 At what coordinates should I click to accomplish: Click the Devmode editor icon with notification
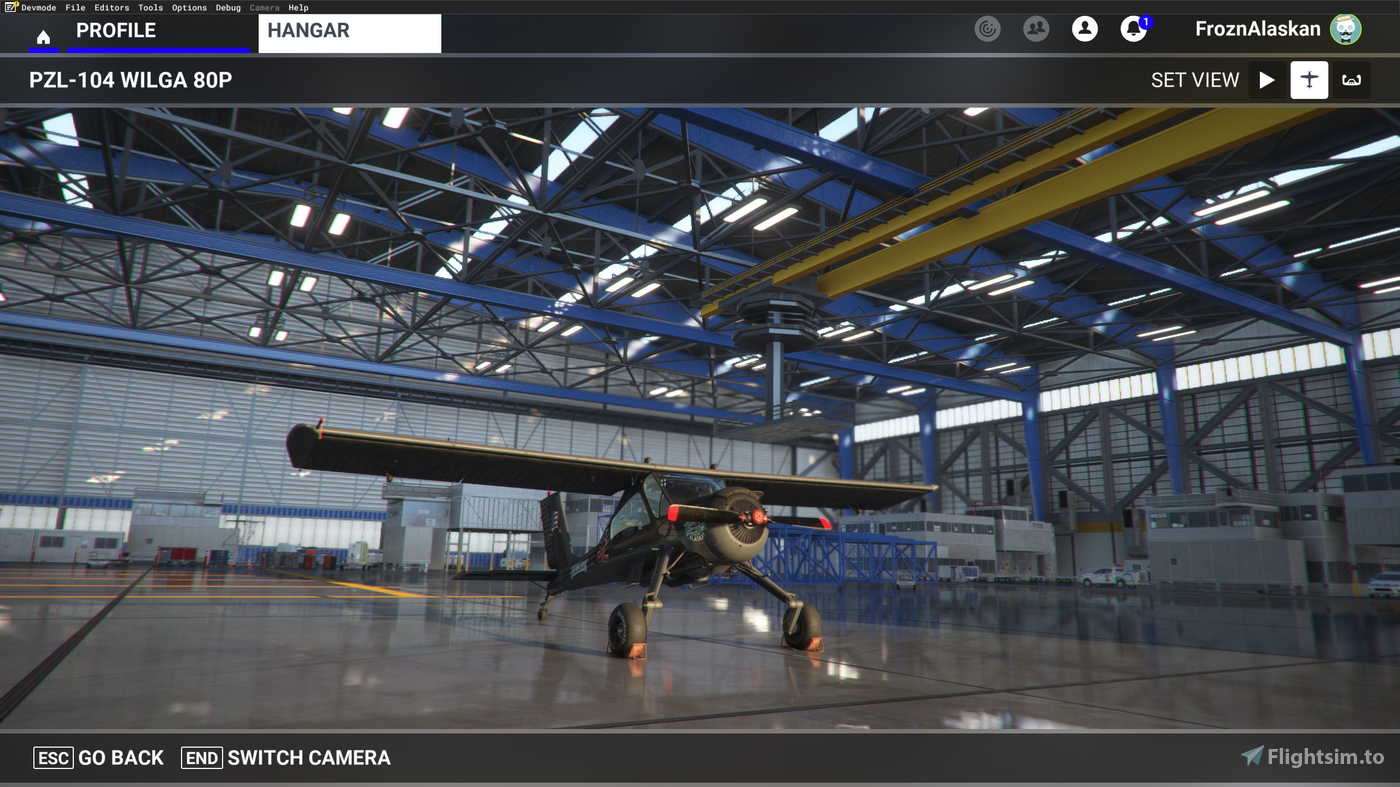tap(11, 7)
